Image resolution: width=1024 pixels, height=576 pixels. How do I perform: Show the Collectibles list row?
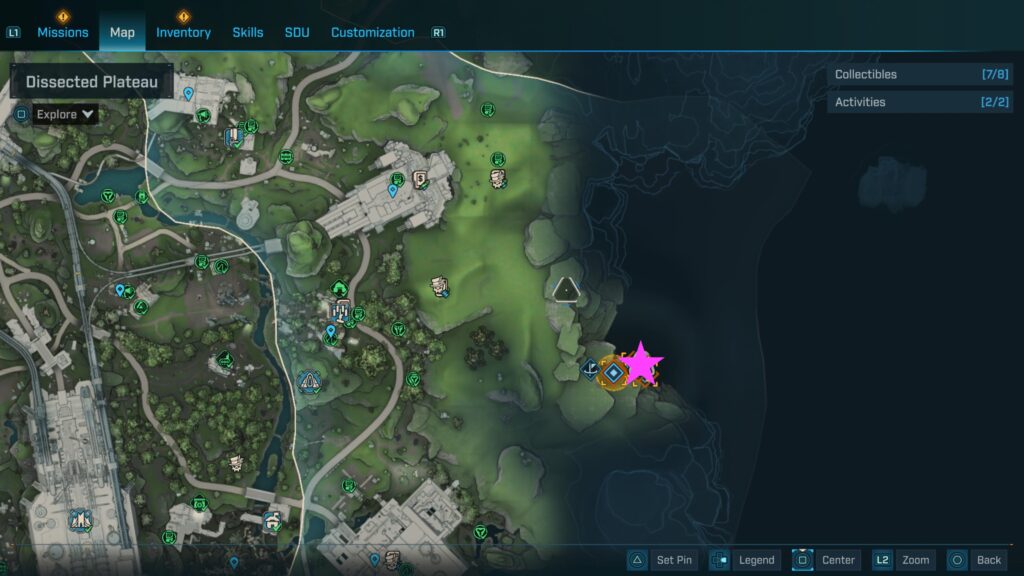[920, 75]
